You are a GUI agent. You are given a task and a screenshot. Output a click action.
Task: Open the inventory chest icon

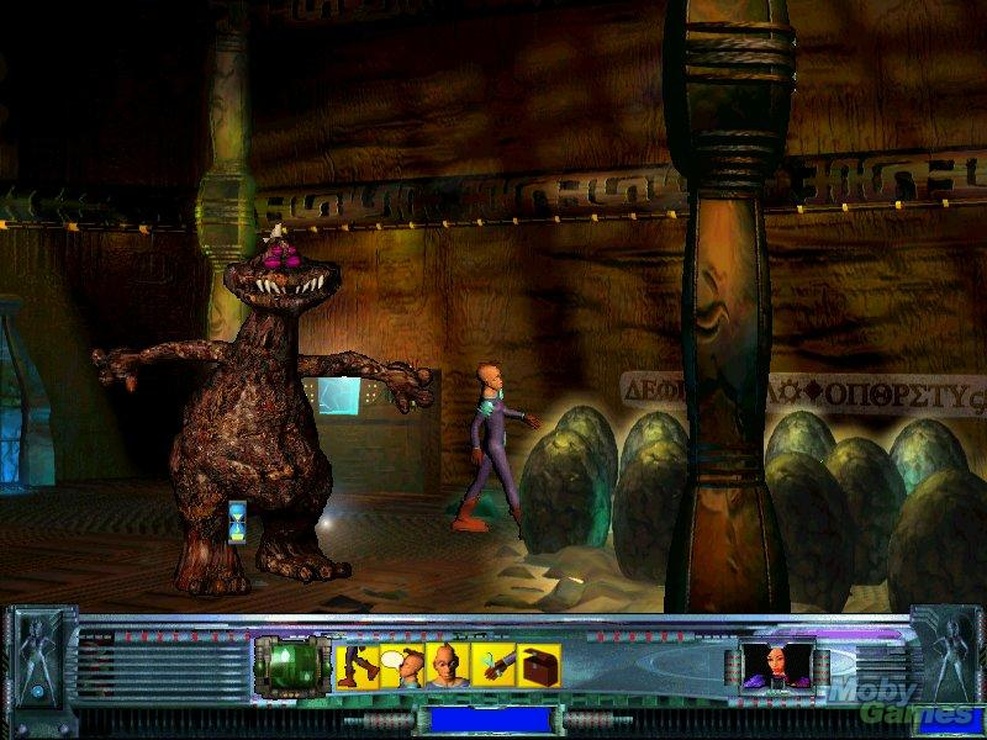pyautogui.click(x=538, y=666)
